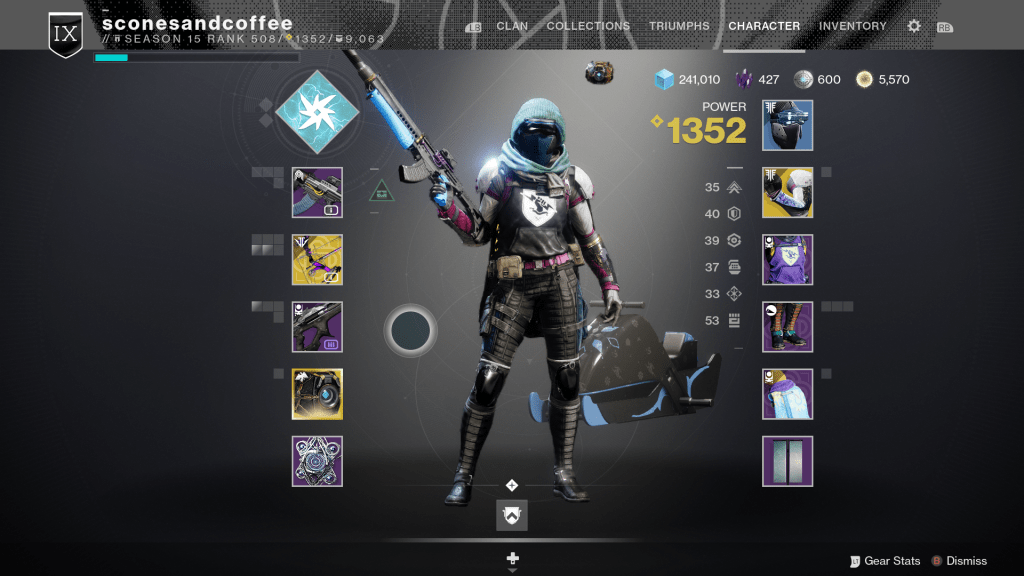This screenshot has height=576, width=1024.
Task: Open the Ghost shell slot
Action: (x=317, y=394)
